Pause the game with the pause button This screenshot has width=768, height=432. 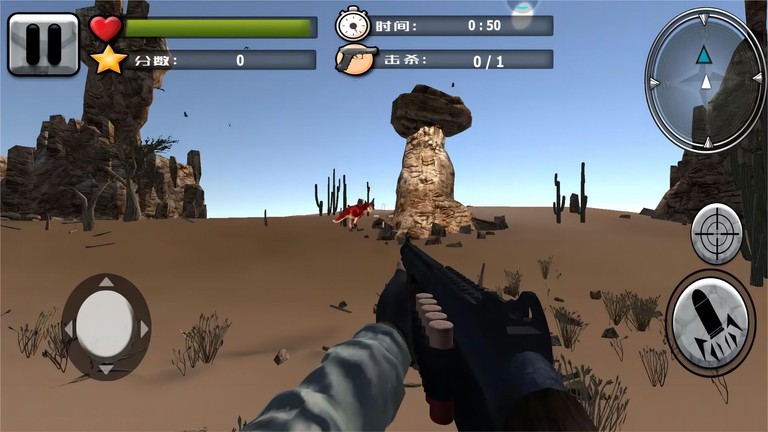(x=43, y=44)
